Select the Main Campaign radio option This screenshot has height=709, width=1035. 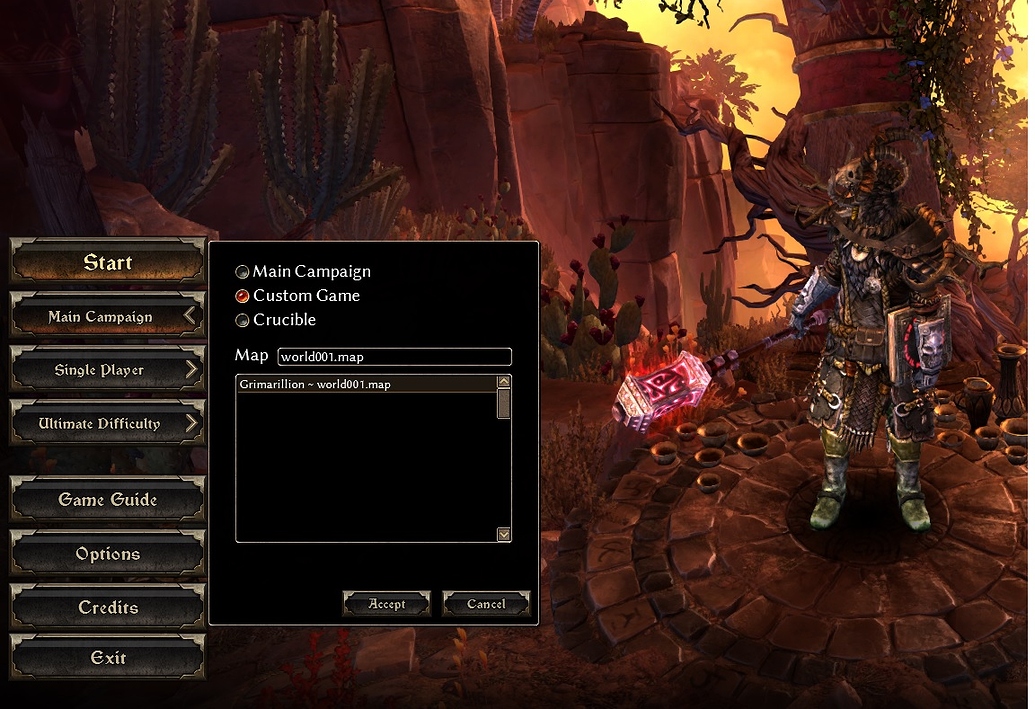point(243,272)
